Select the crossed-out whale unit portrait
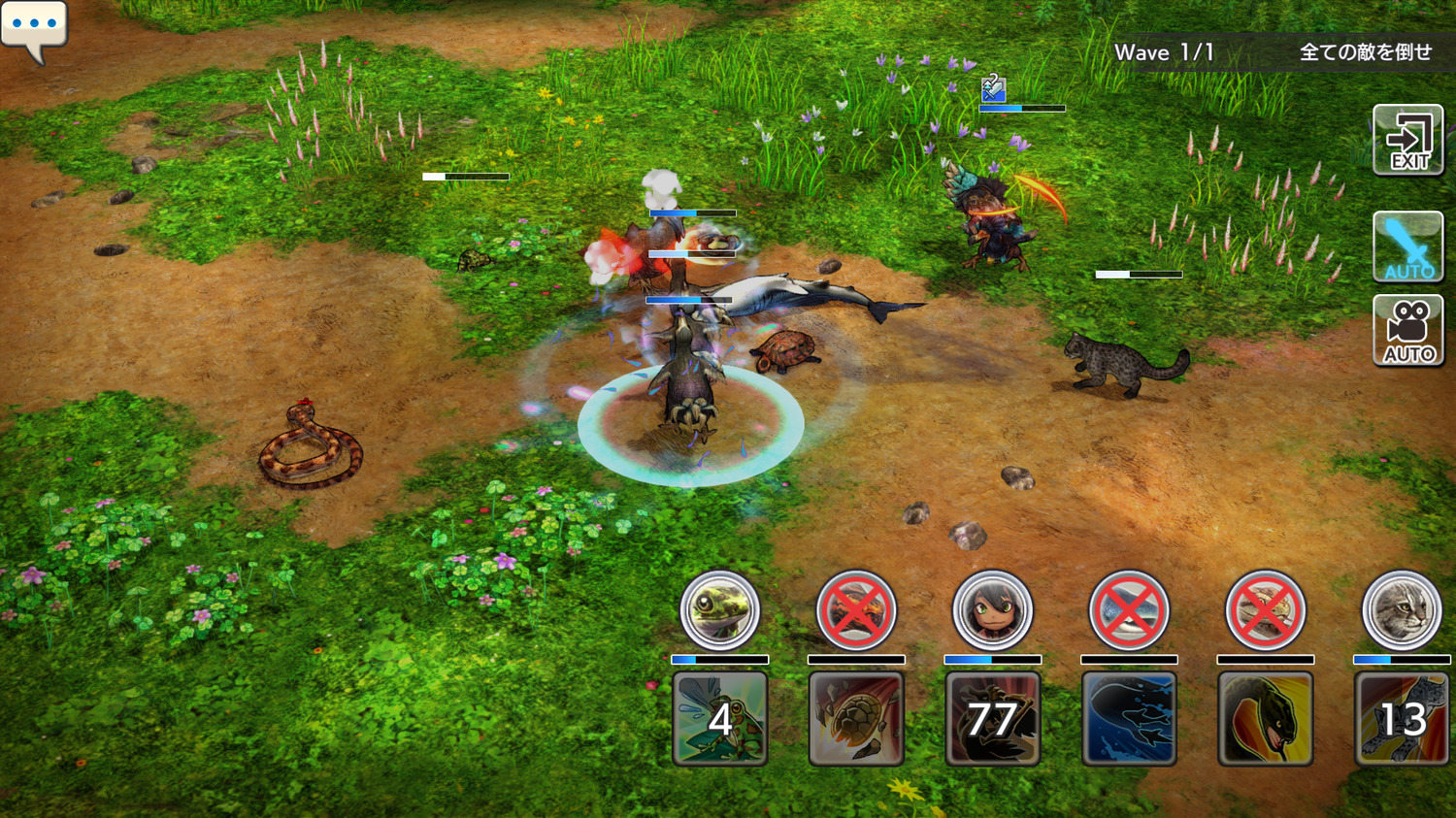The image size is (1456, 818). click(x=1128, y=610)
